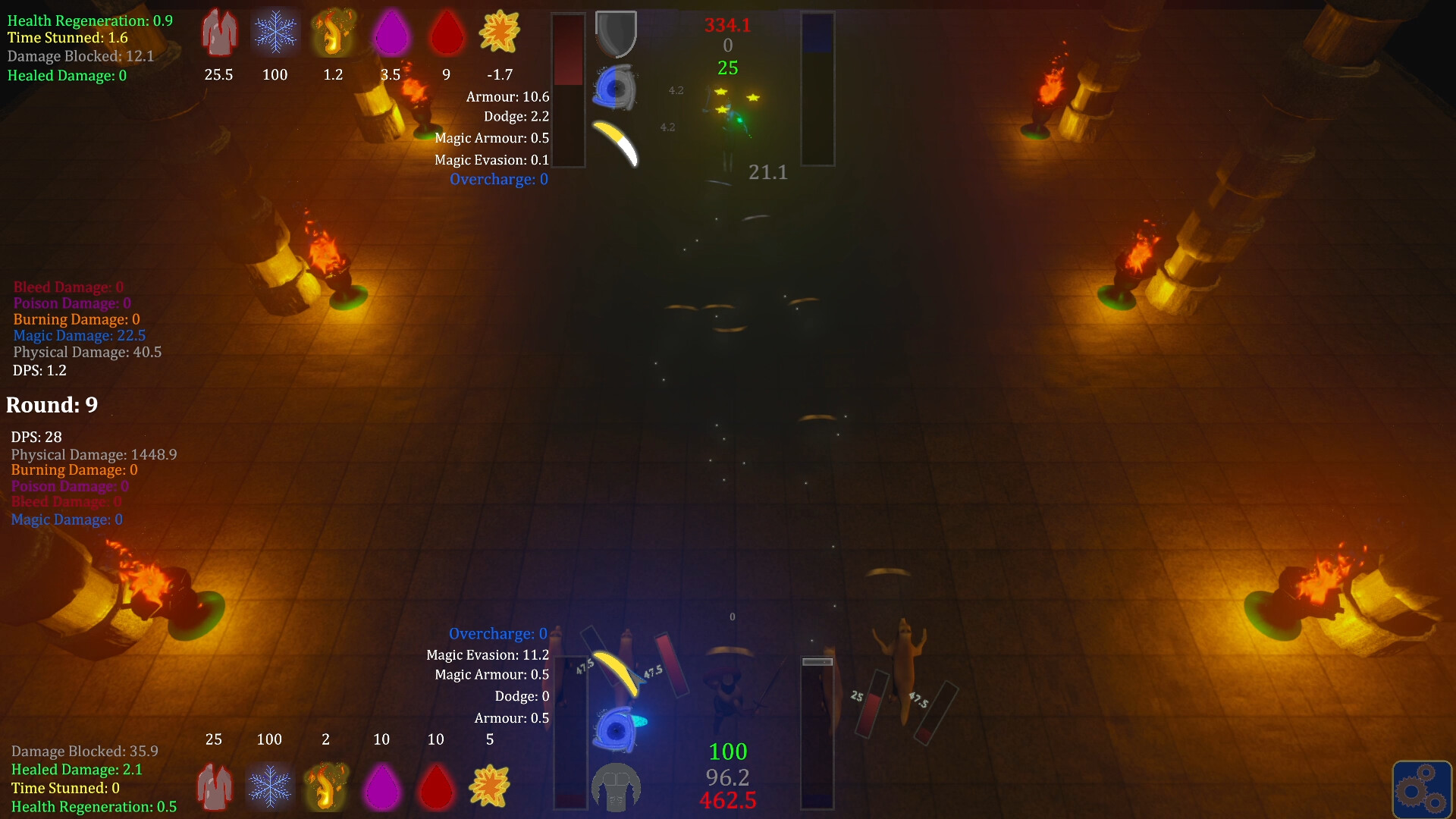Click the orange explosion star icon showing -1.7
The image size is (1456, 819).
pos(500,33)
